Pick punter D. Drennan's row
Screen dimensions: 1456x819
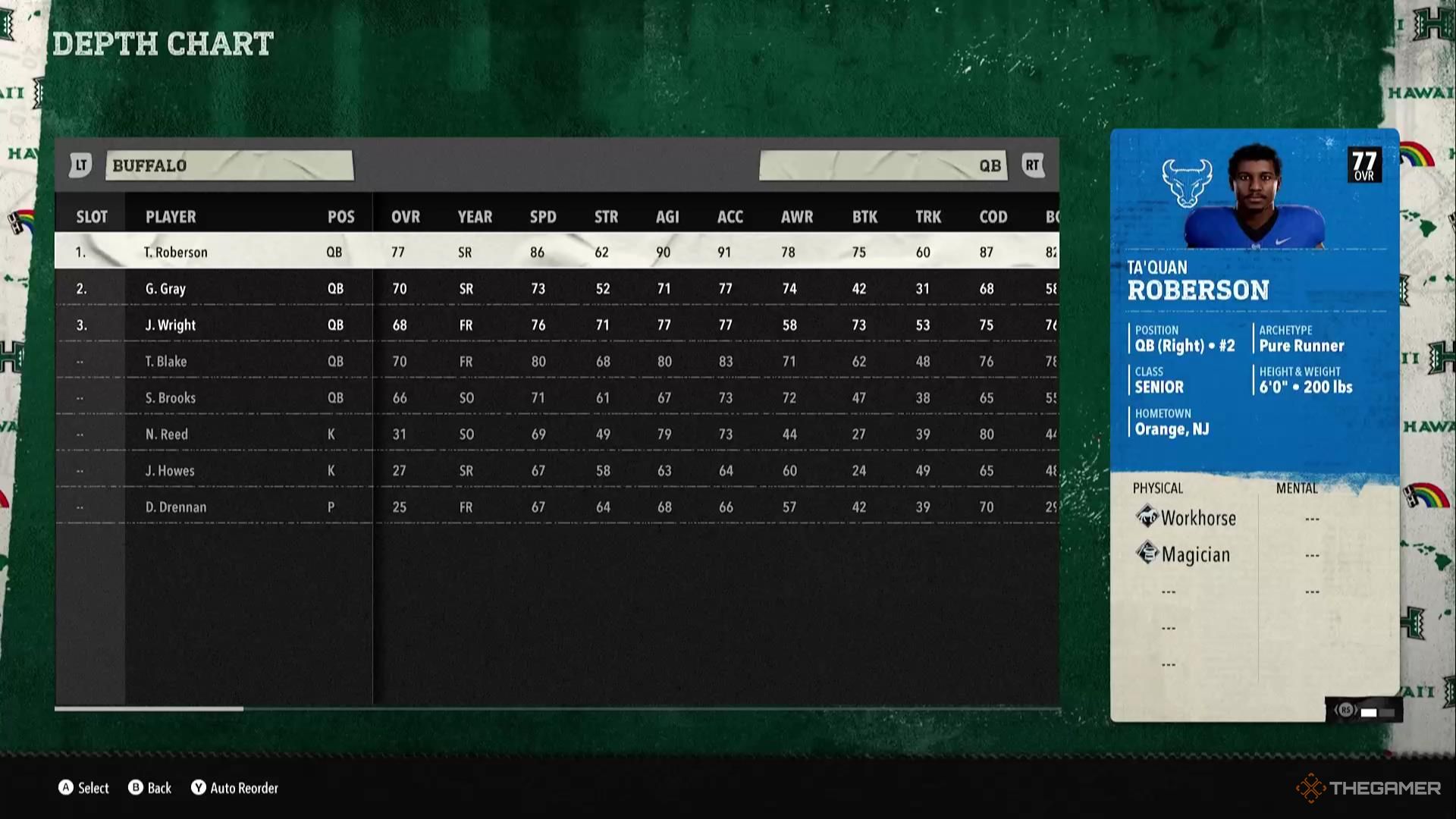[176, 507]
